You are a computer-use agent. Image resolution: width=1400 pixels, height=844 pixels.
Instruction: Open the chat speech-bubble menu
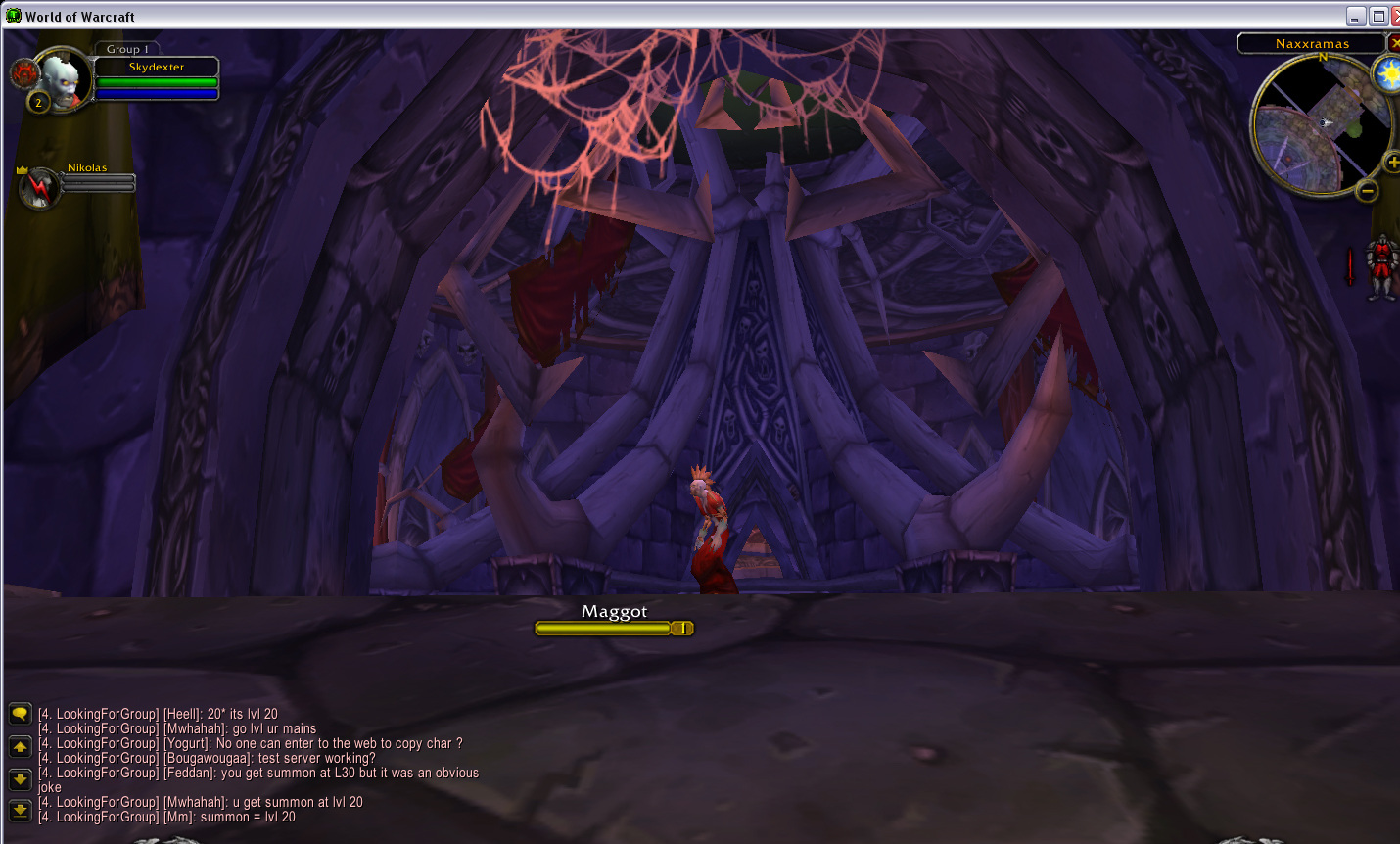click(20, 714)
